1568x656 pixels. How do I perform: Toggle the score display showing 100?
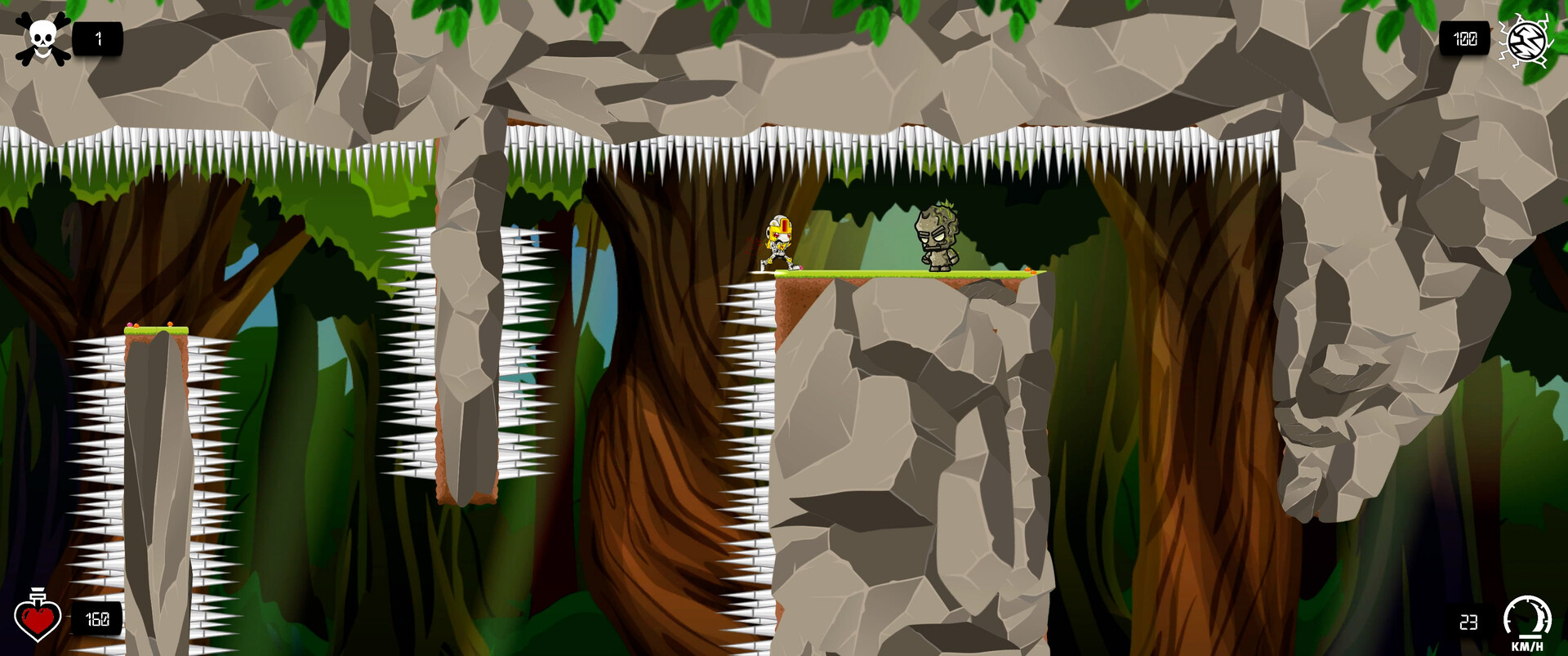(1466, 38)
